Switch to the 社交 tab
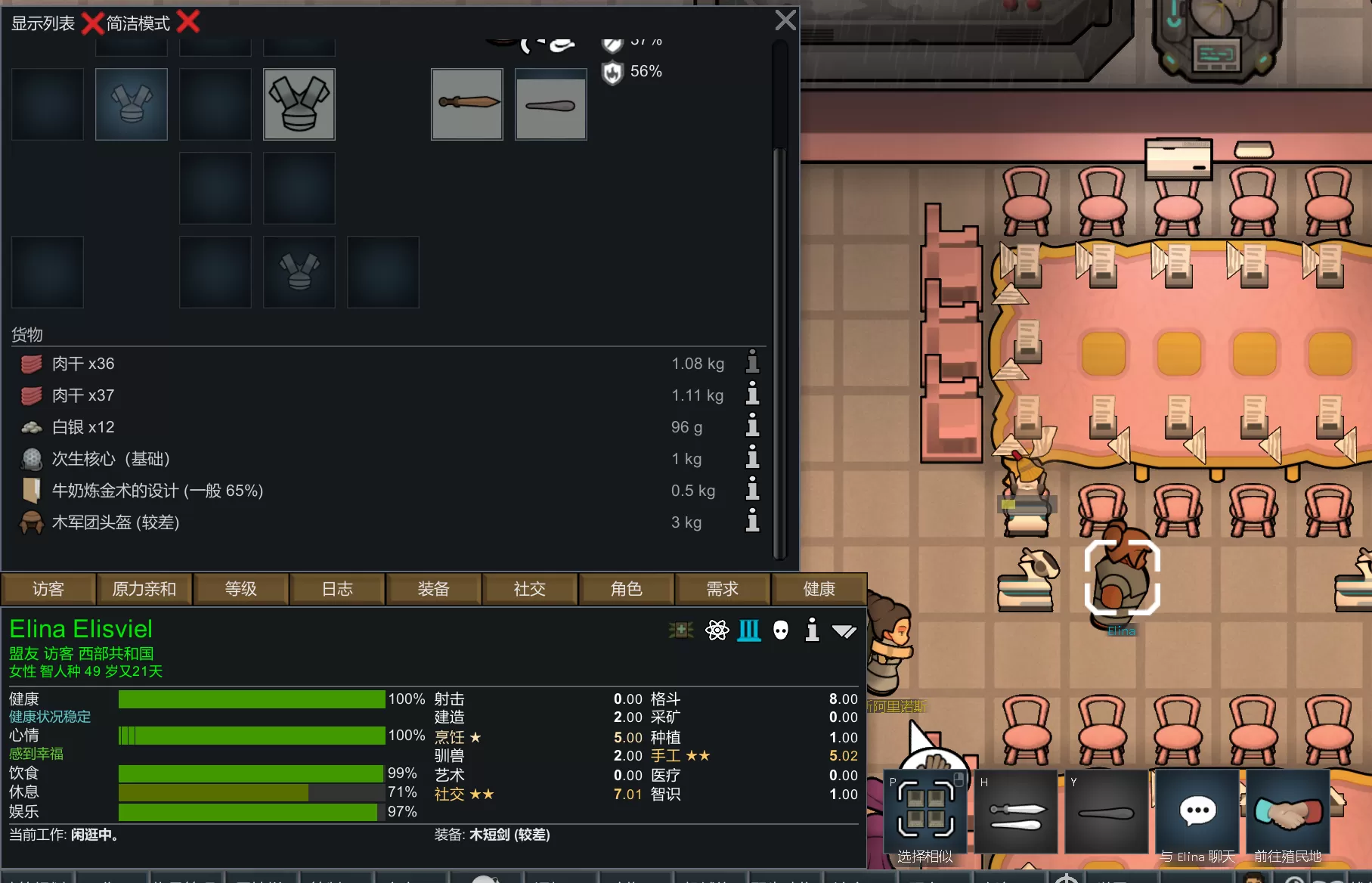The height and width of the screenshot is (883, 1372). pos(529,589)
